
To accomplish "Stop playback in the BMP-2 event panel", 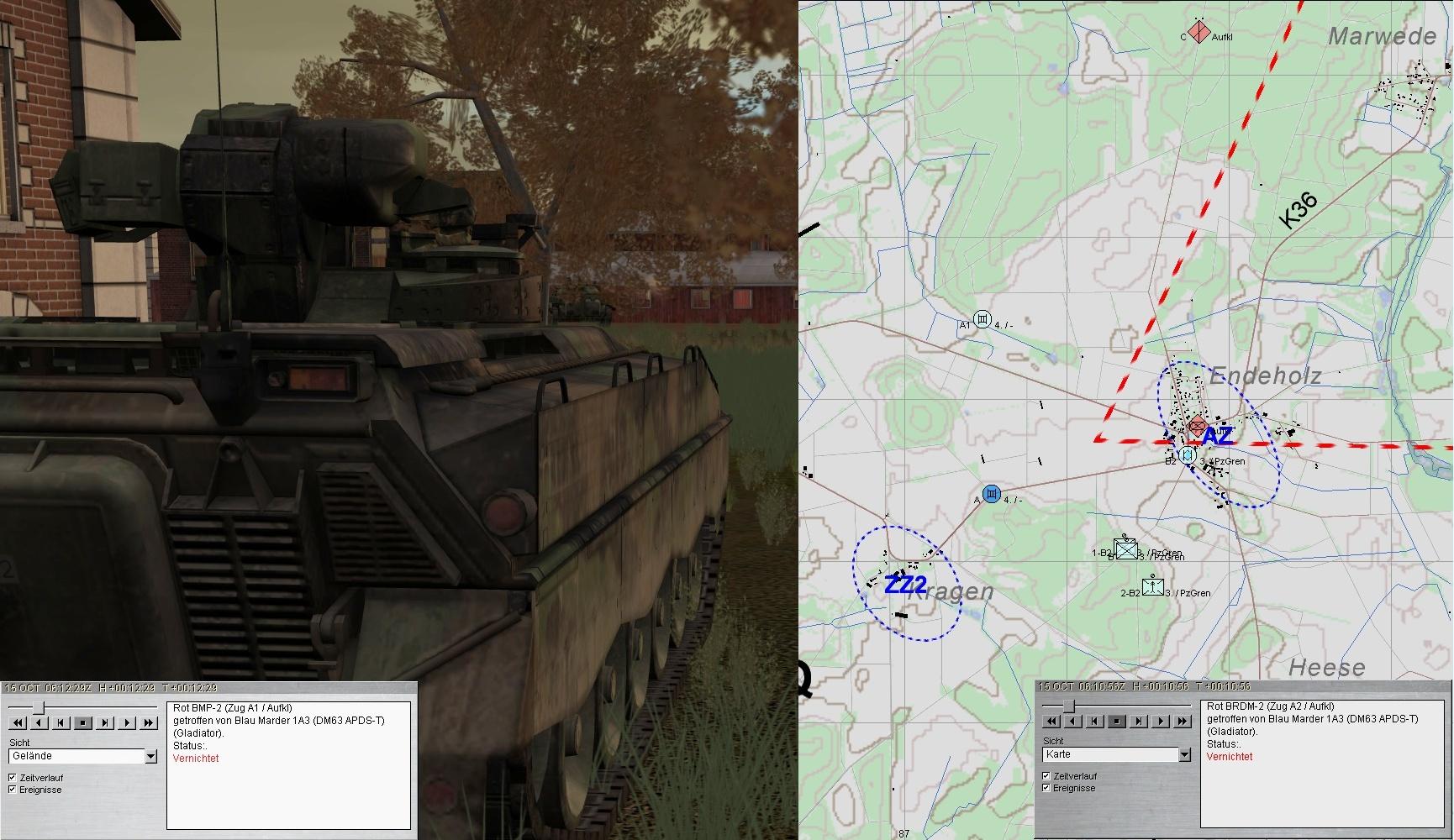I will click(83, 722).
